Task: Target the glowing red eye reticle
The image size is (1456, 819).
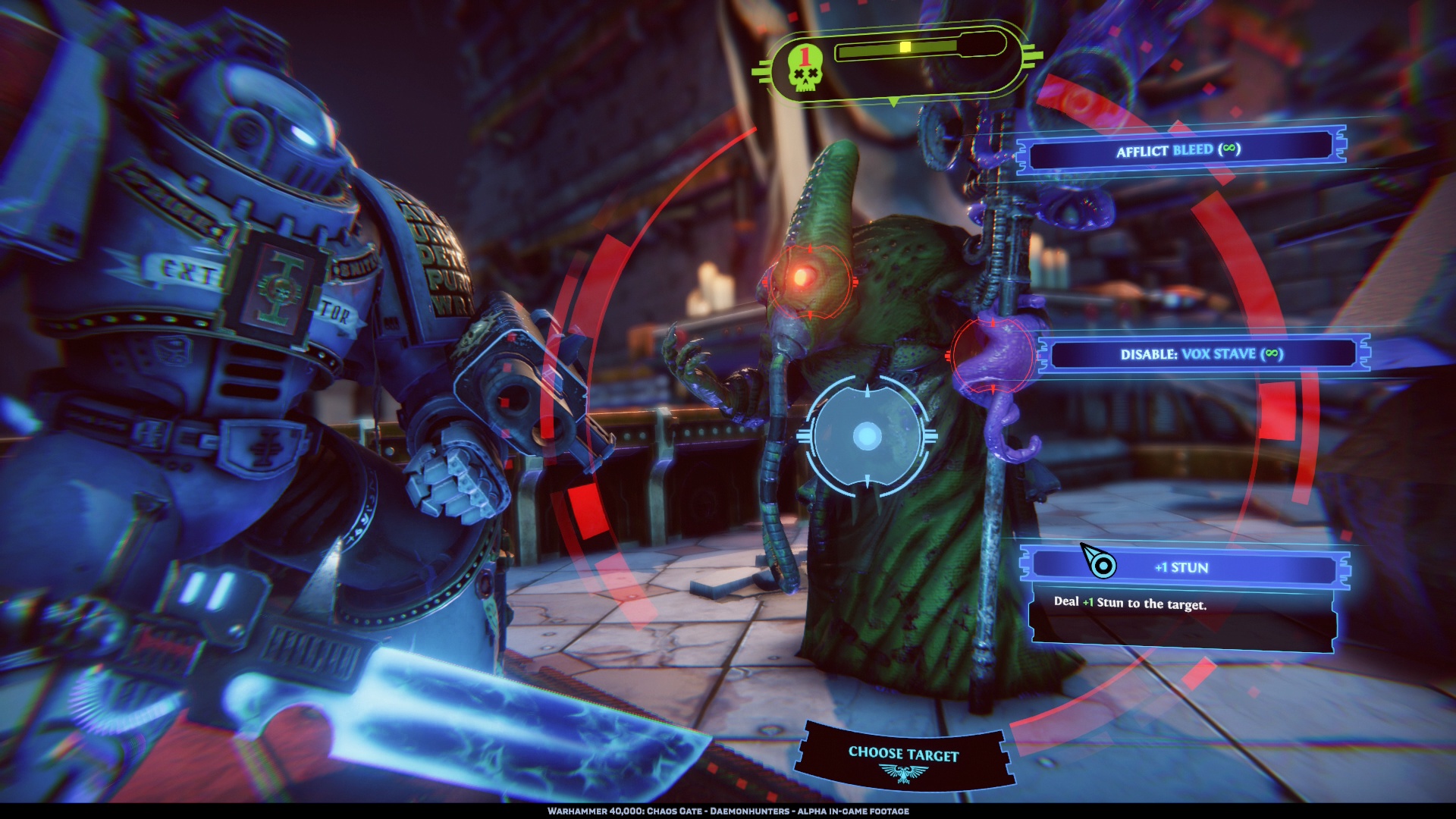Action: click(808, 281)
